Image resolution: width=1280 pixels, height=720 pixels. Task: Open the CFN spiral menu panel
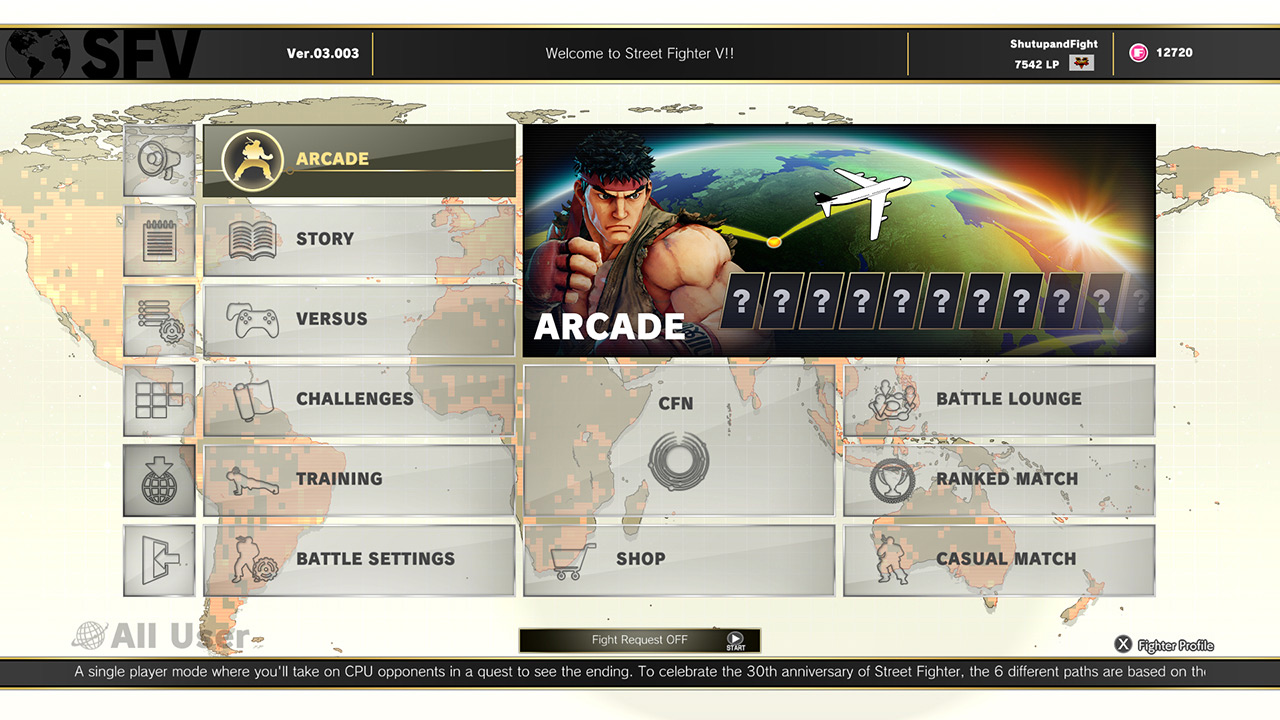678,440
